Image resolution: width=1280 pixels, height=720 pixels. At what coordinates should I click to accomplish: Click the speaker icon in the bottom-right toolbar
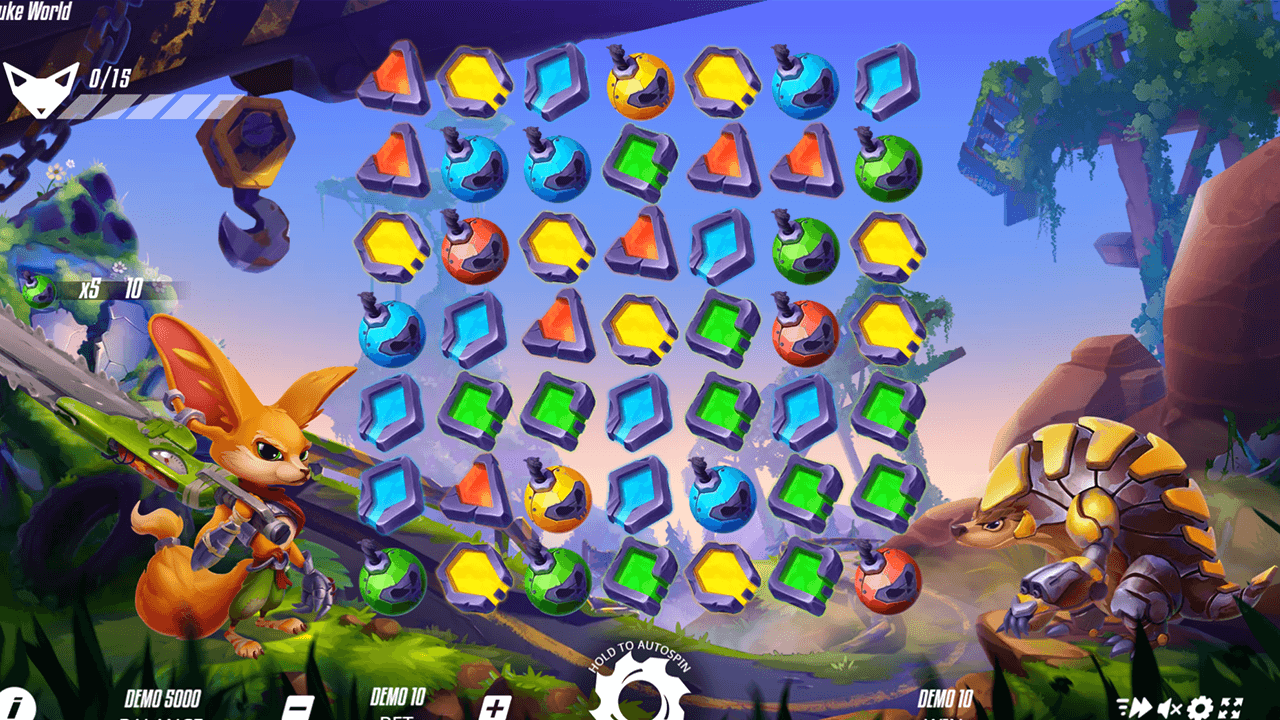click(1168, 707)
